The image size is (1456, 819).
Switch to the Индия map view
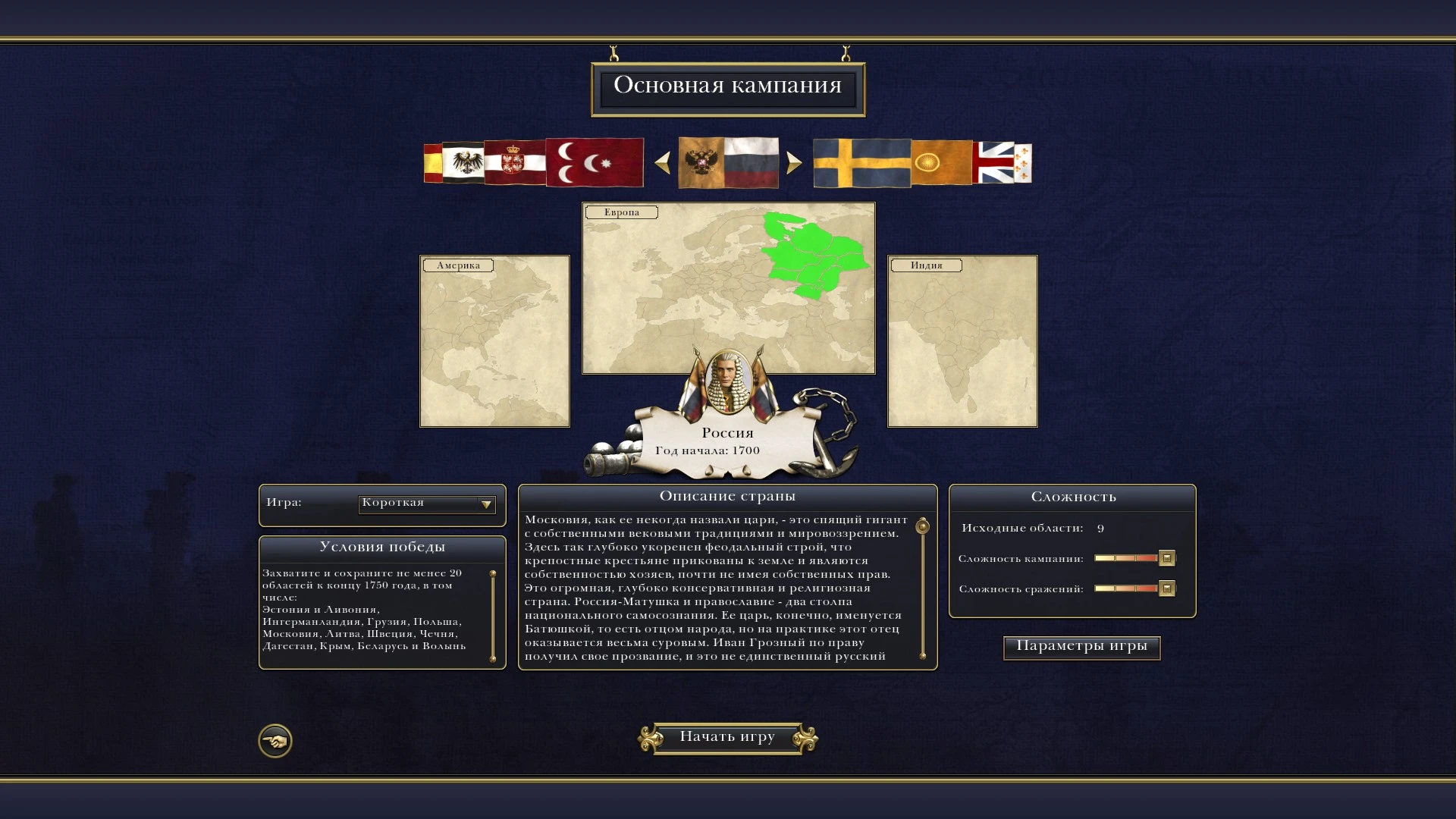coord(961,342)
